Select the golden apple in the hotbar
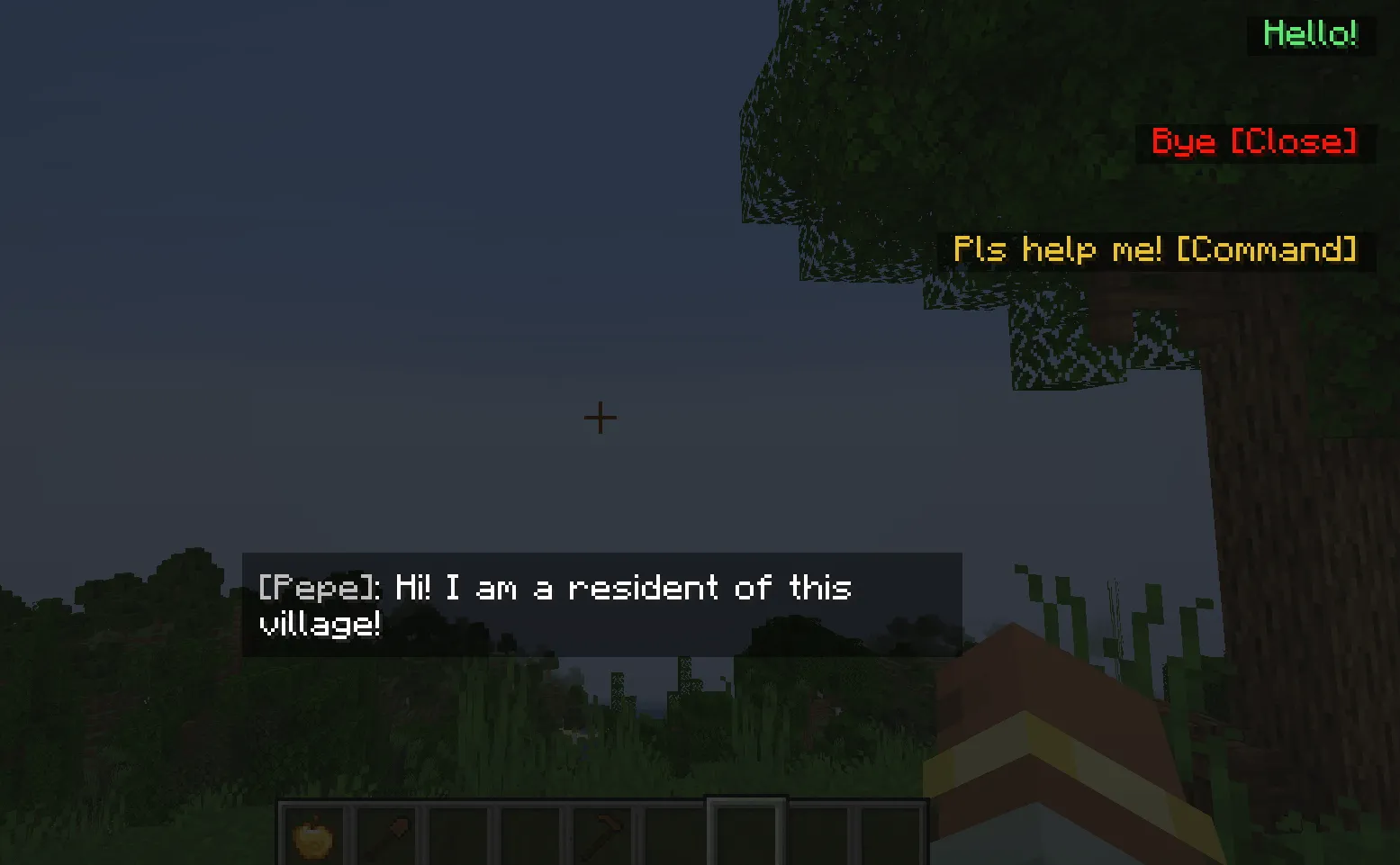Image resolution: width=1400 pixels, height=865 pixels. pos(315,839)
